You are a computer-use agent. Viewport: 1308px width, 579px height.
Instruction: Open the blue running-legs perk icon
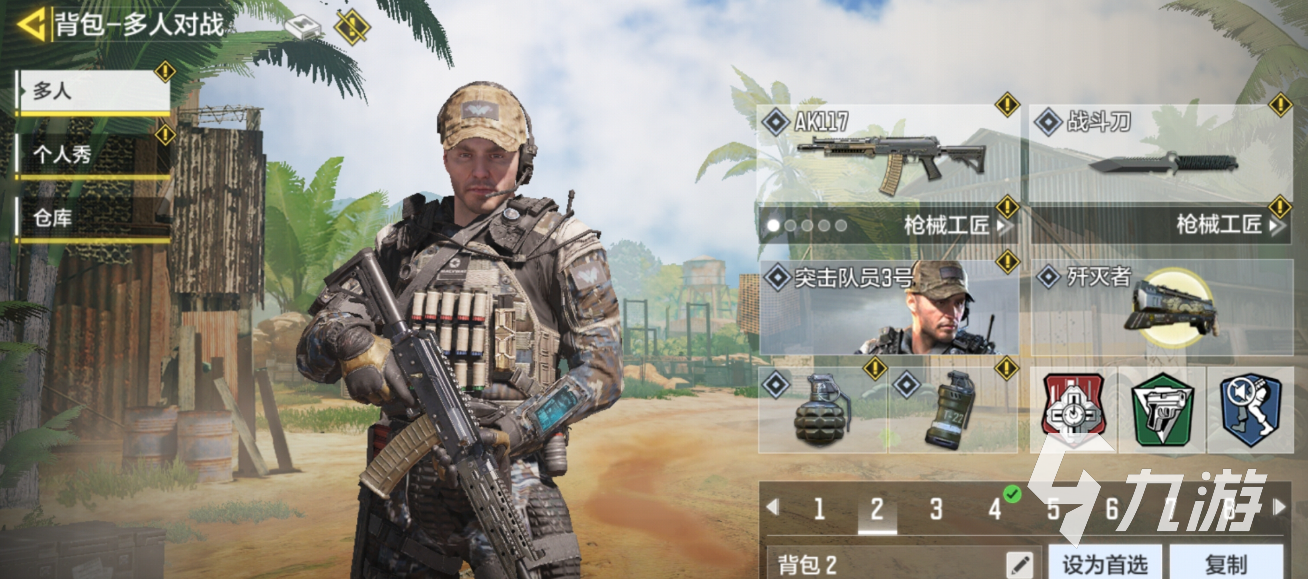(x=1249, y=409)
